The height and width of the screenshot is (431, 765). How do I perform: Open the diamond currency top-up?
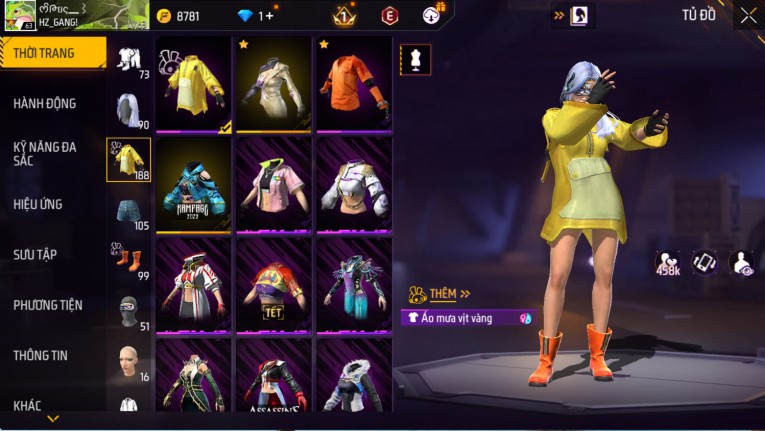tap(255, 16)
